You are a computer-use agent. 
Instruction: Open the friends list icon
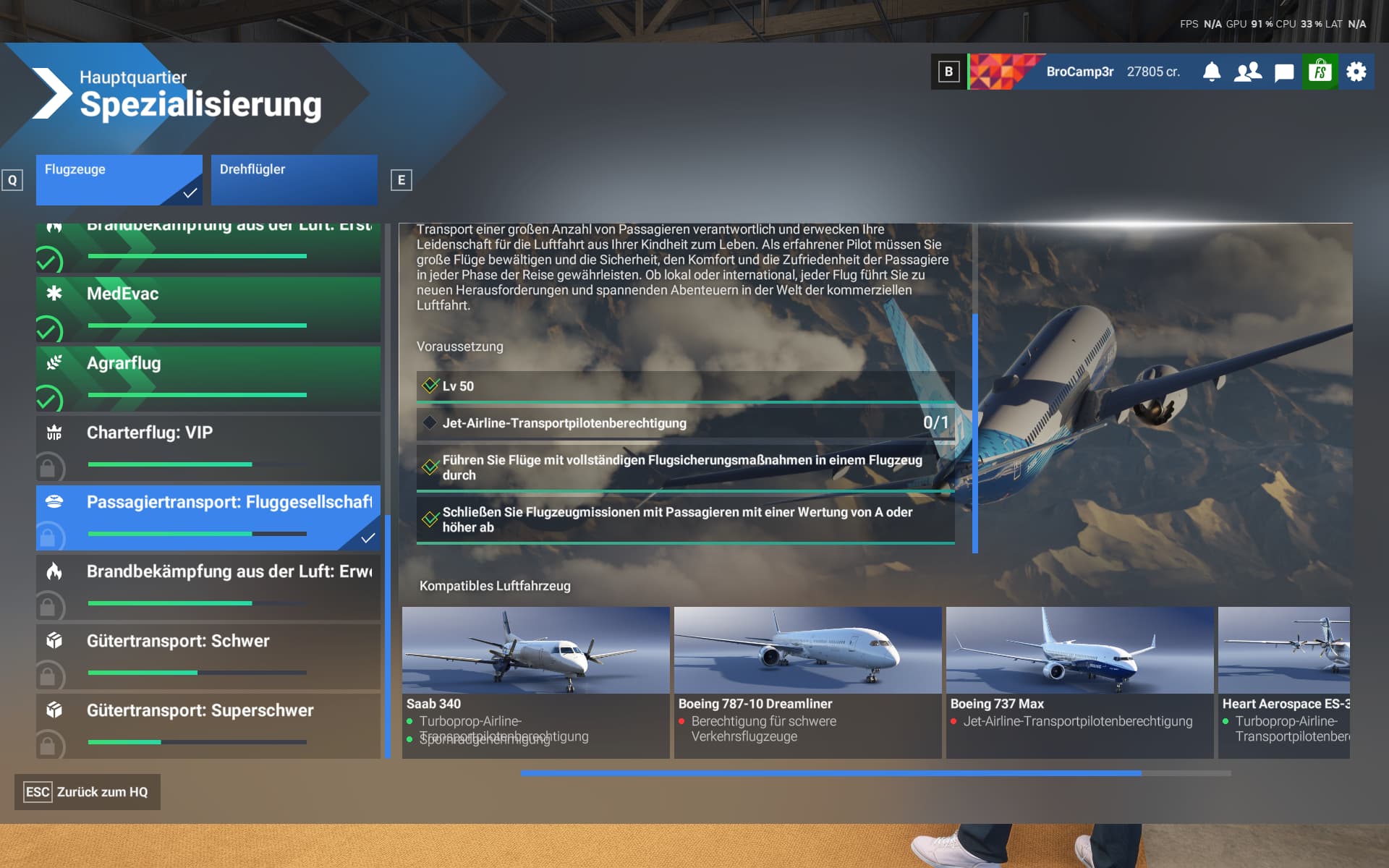tap(1247, 72)
